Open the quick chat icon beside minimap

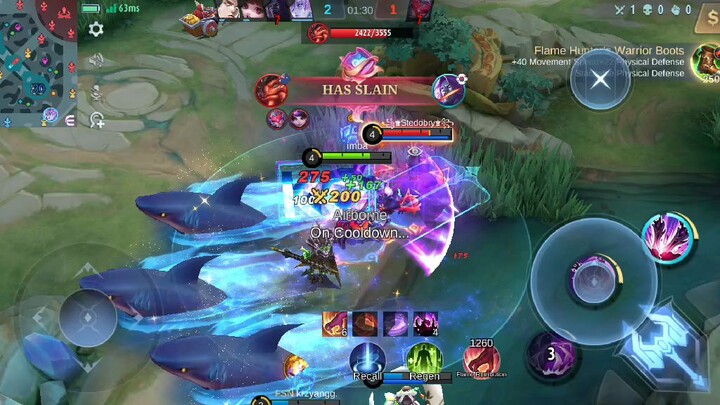pos(70,120)
